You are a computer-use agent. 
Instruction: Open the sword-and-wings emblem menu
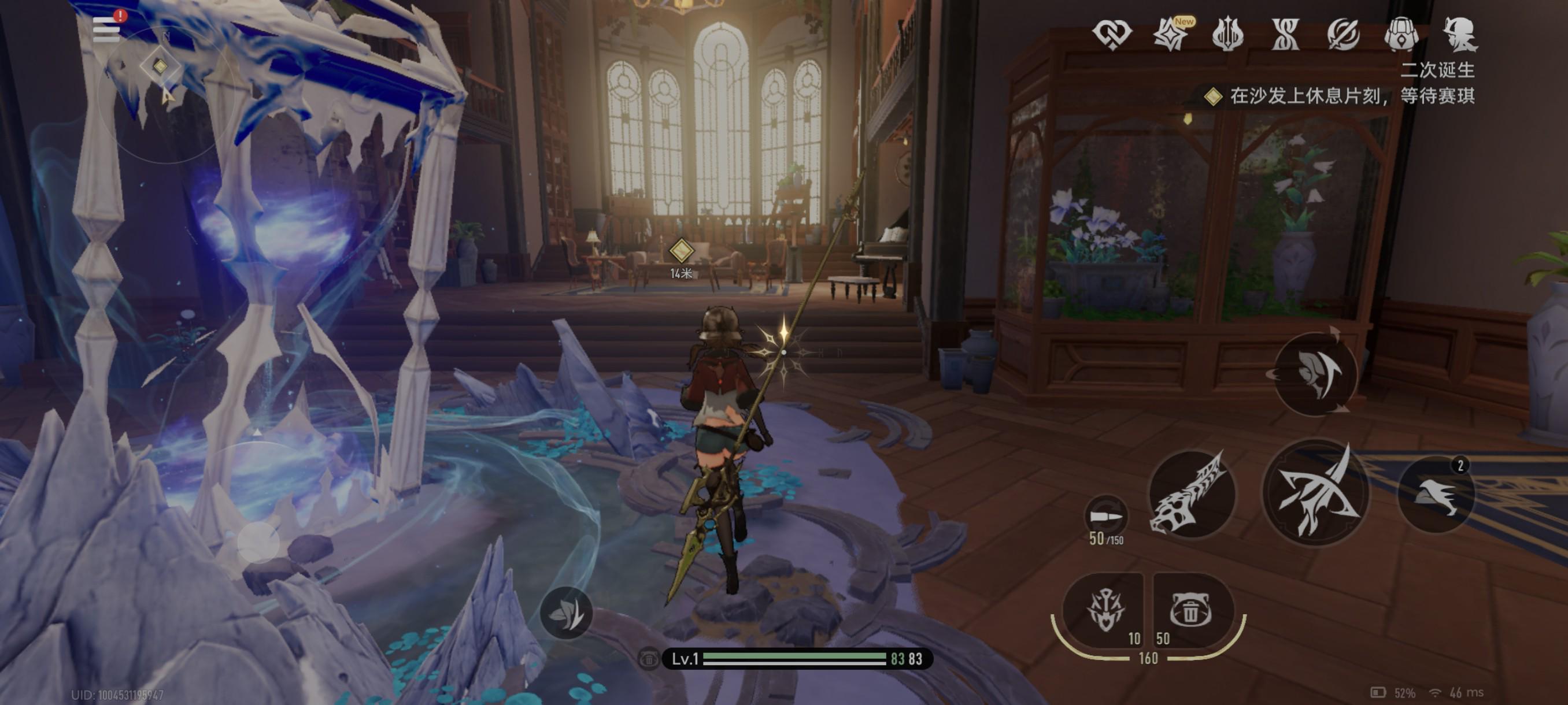point(1227,34)
